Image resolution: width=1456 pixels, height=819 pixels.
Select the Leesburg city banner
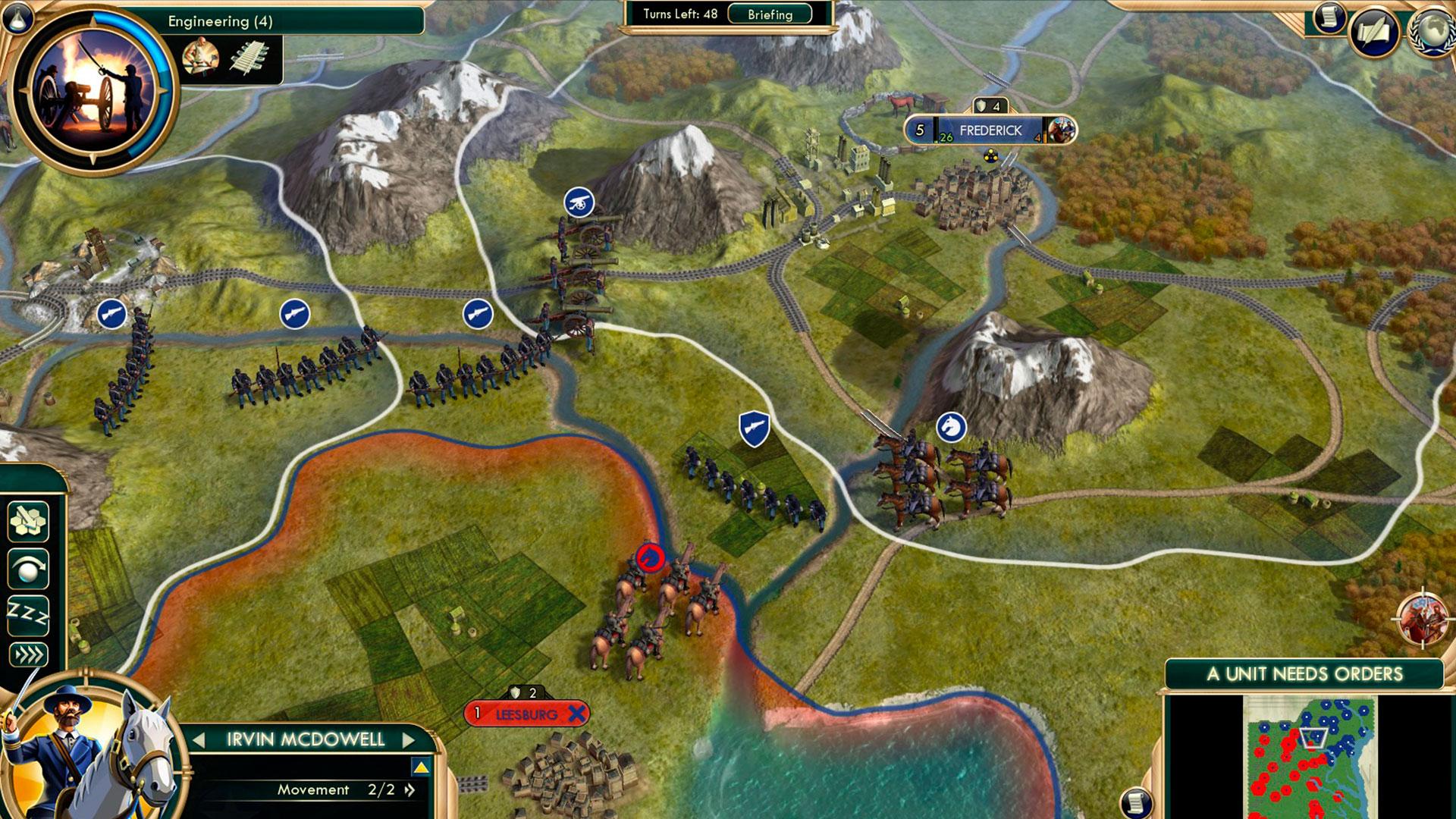point(526,714)
